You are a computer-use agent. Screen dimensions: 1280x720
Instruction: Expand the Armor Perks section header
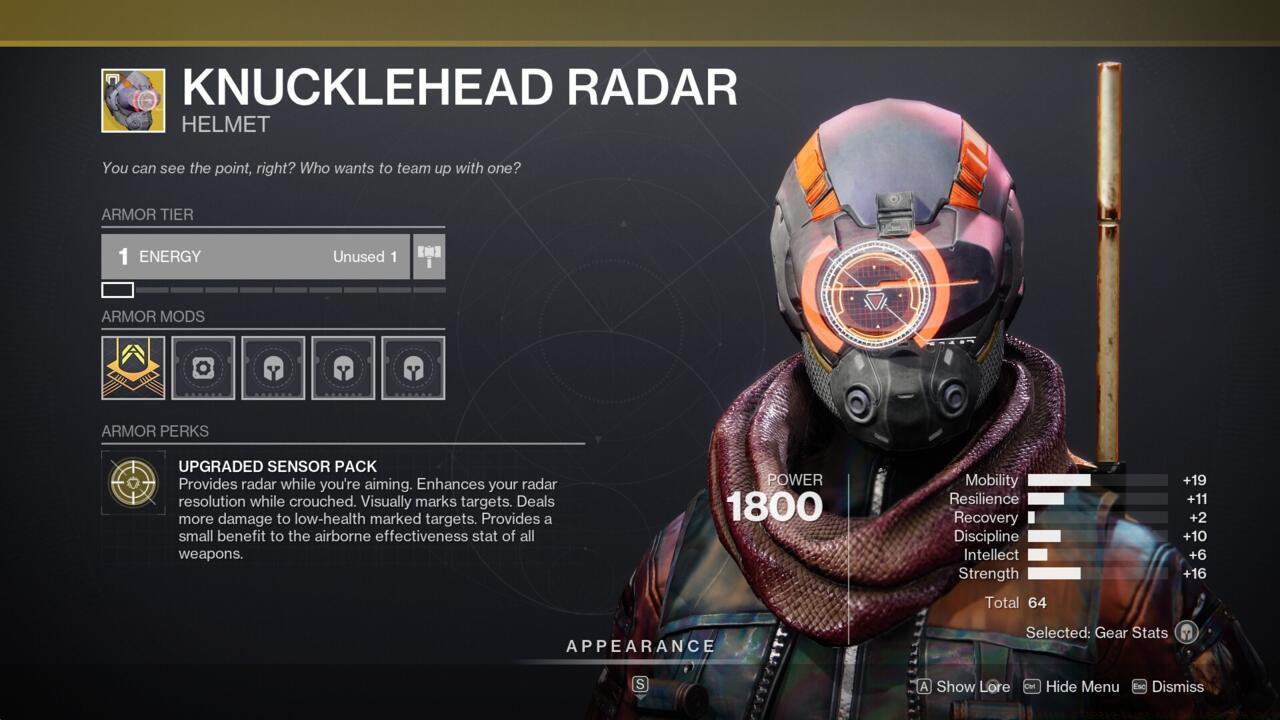[x=155, y=431]
